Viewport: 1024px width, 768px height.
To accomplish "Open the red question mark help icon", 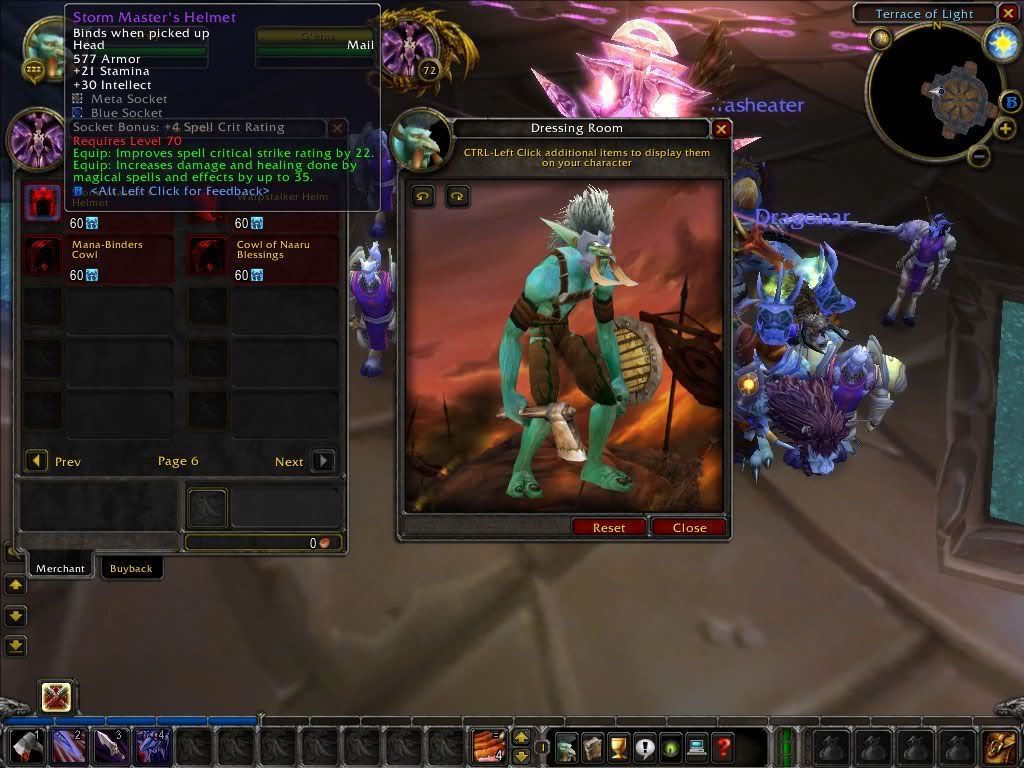I will point(722,747).
